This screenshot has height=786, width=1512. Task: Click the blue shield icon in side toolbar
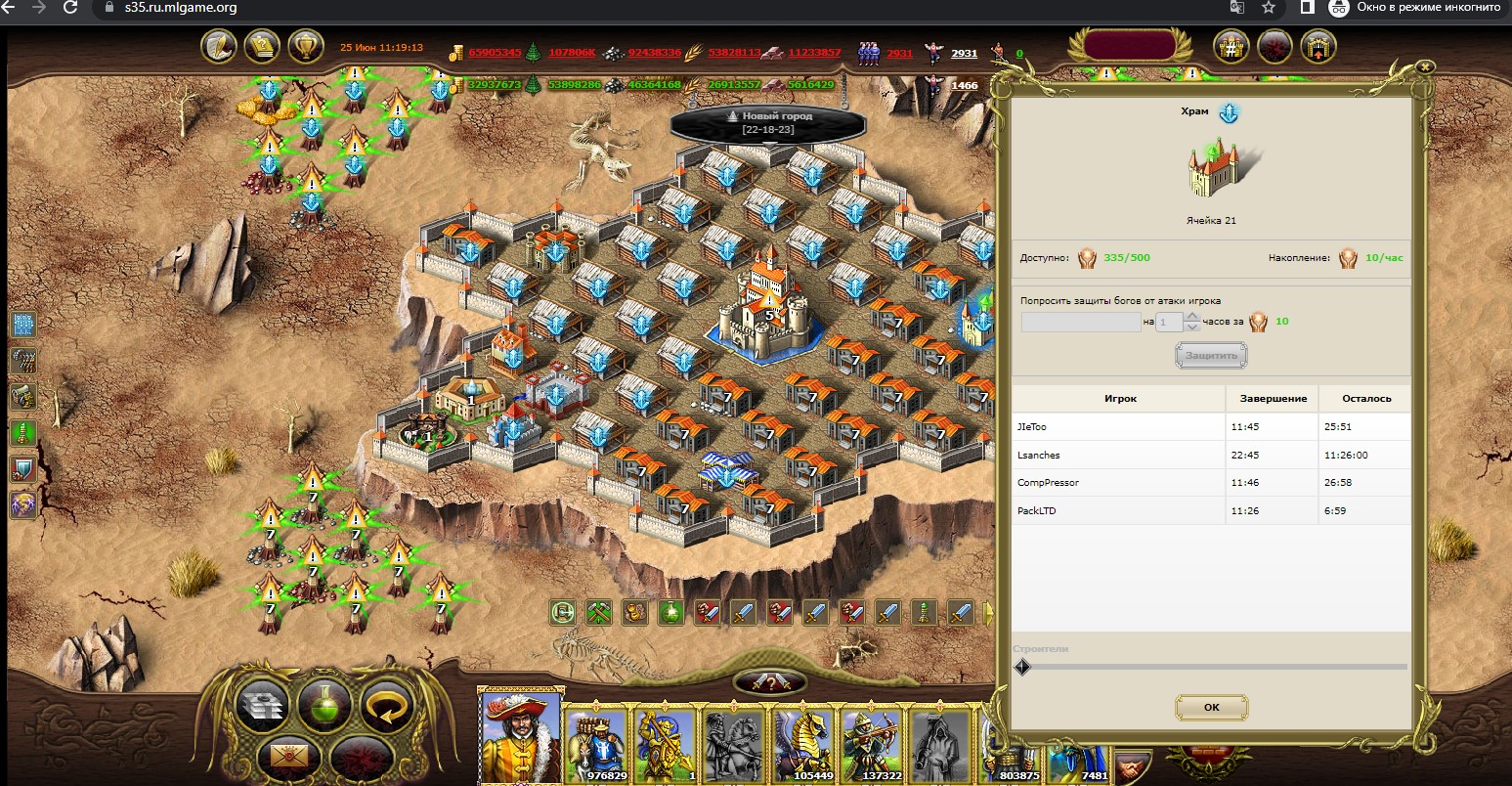pyautogui.click(x=22, y=468)
